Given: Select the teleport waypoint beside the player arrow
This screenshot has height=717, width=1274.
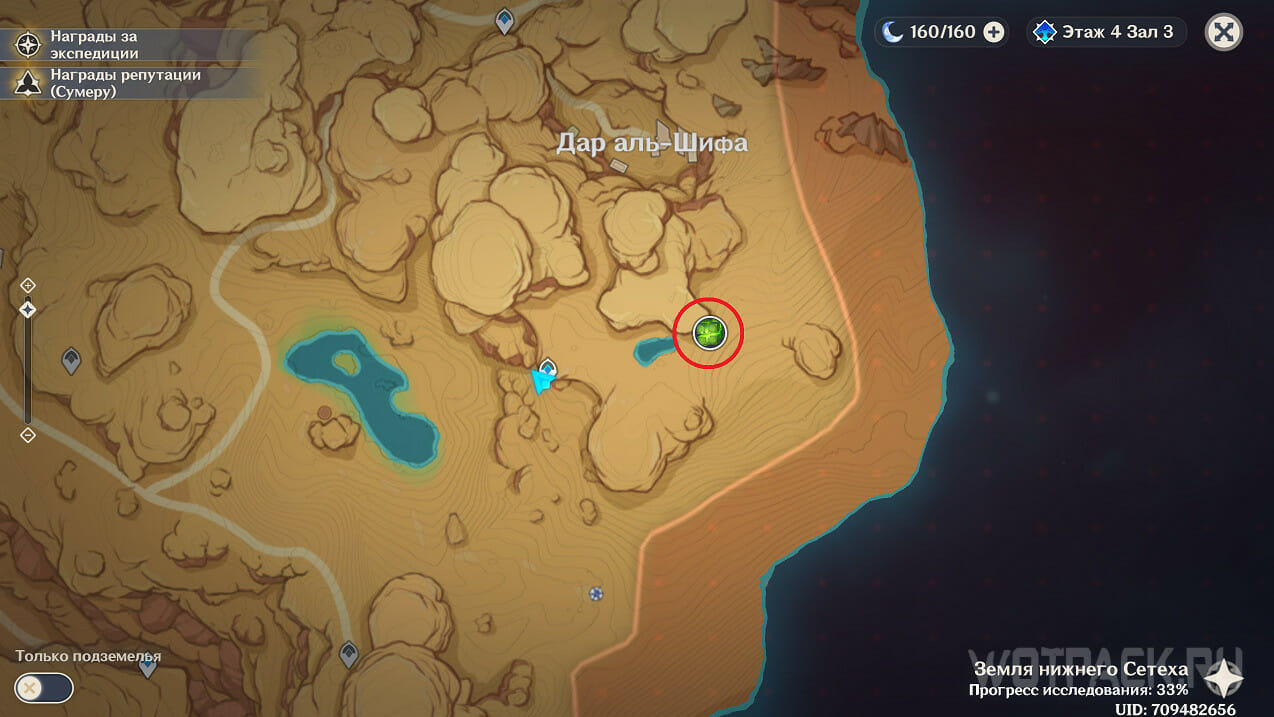Looking at the screenshot, I should coord(548,367).
